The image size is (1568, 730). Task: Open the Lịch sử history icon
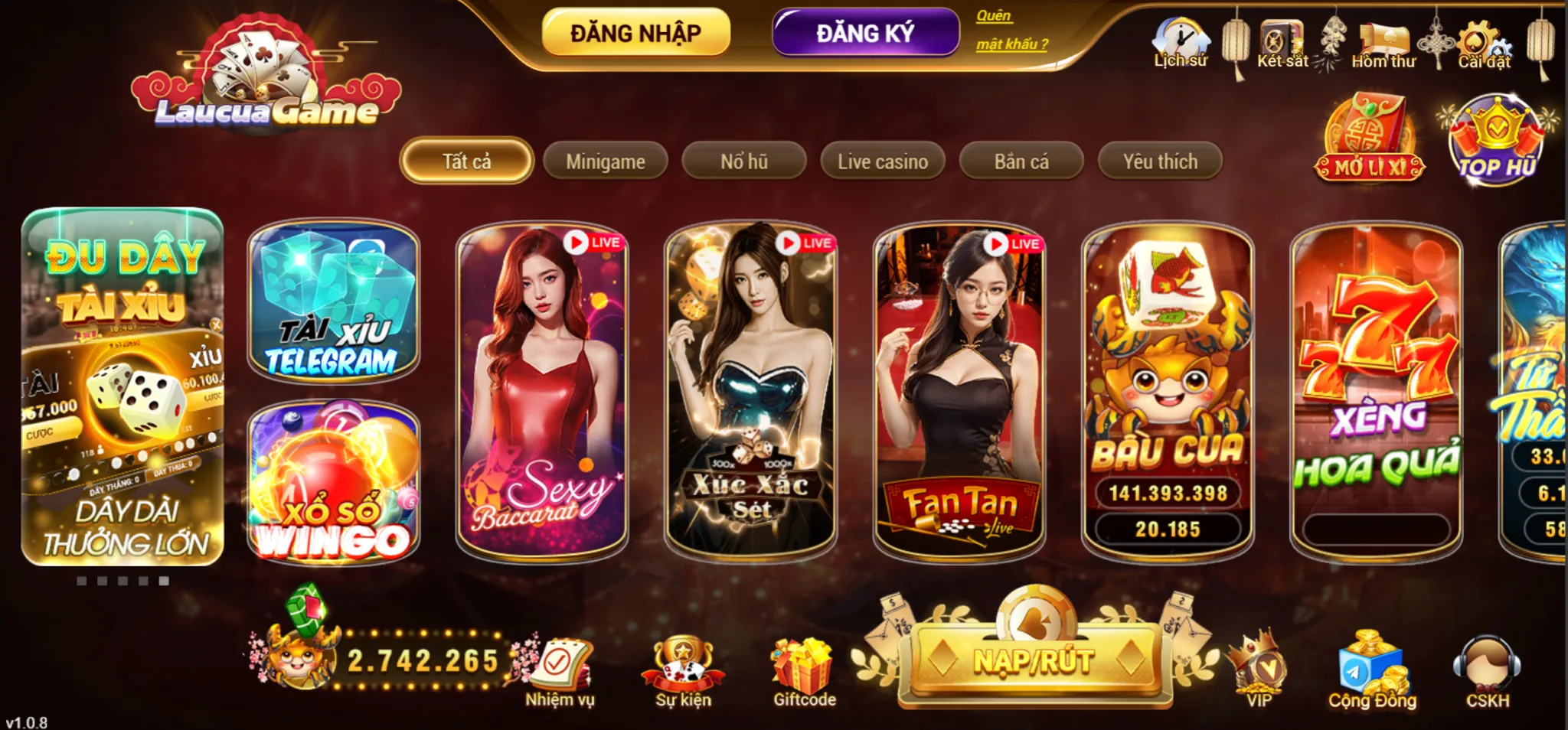(x=1181, y=43)
